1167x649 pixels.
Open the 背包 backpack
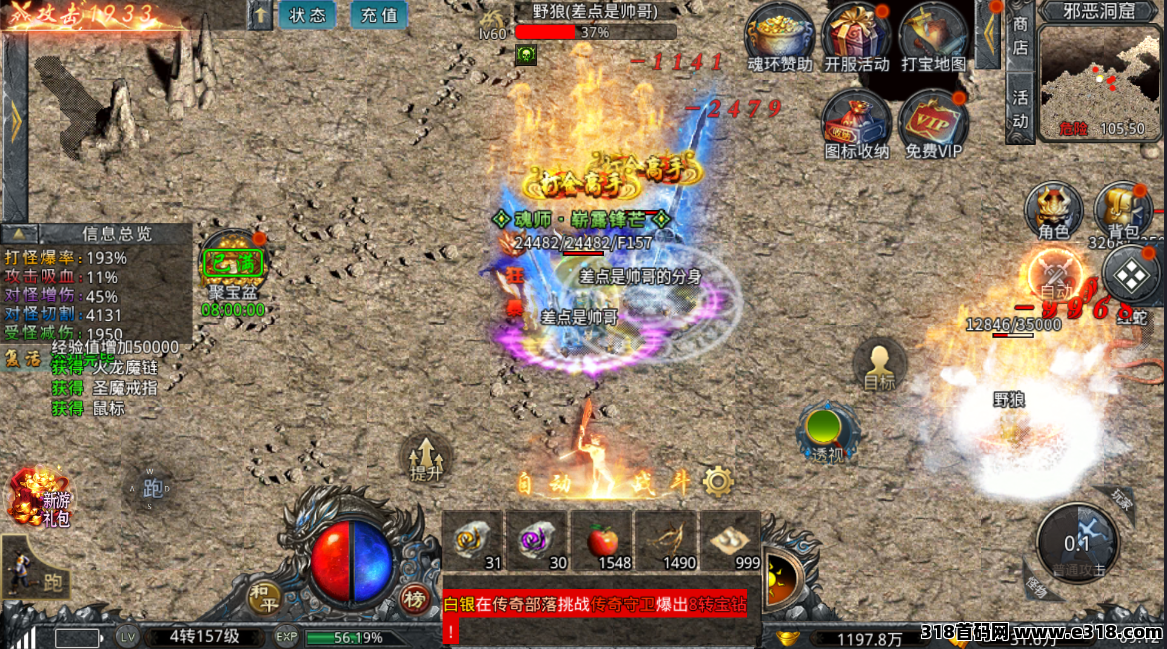point(1122,210)
